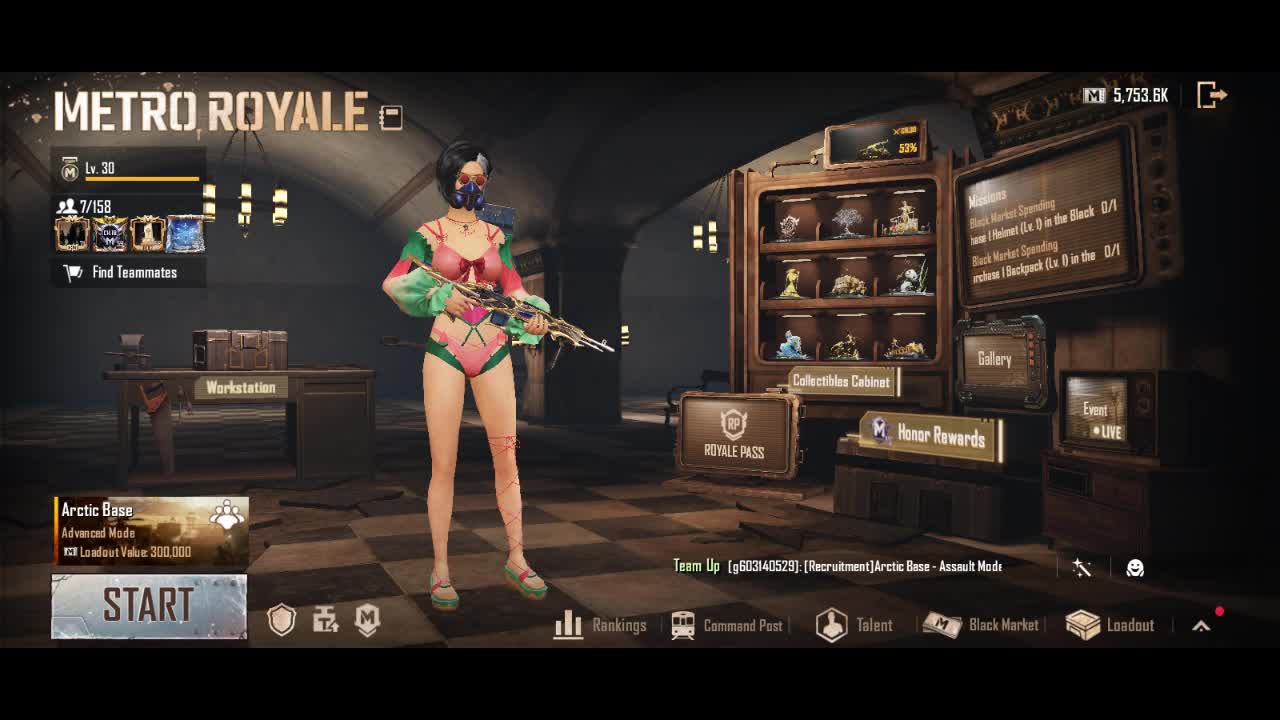Screen dimensions: 1280x720
Task: Select the Arctic Base map card
Action: [x=151, y=530]
